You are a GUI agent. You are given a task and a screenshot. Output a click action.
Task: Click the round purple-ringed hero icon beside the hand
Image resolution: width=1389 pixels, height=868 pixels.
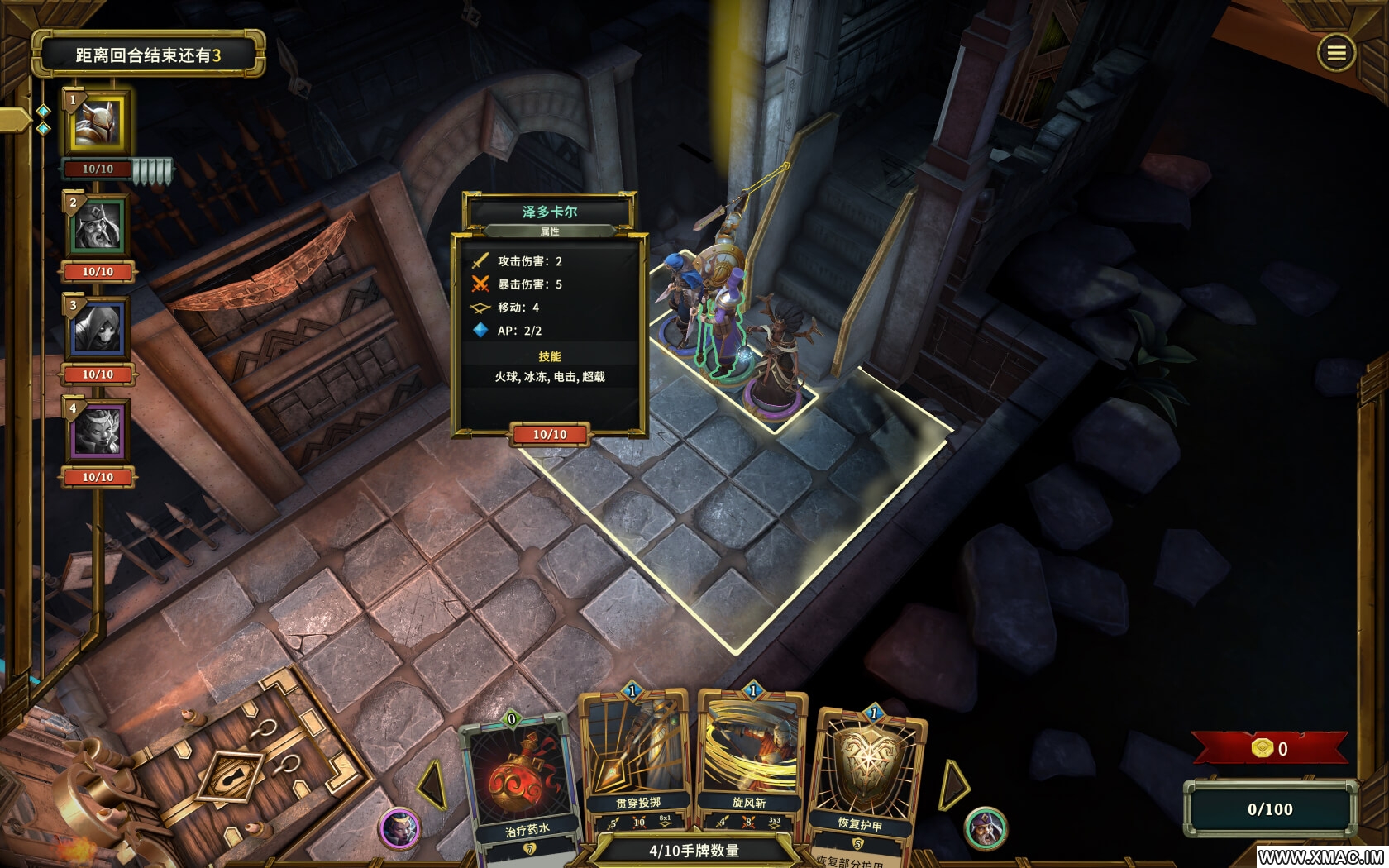(400, 827)
